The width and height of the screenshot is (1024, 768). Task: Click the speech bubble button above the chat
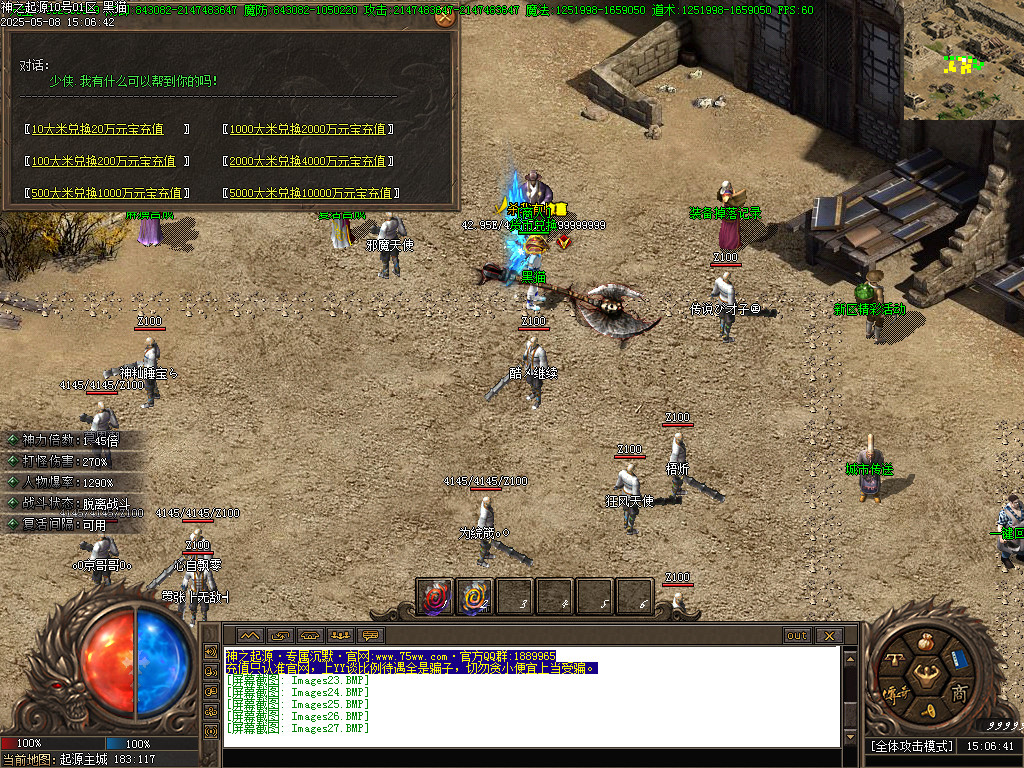(370, 636)
